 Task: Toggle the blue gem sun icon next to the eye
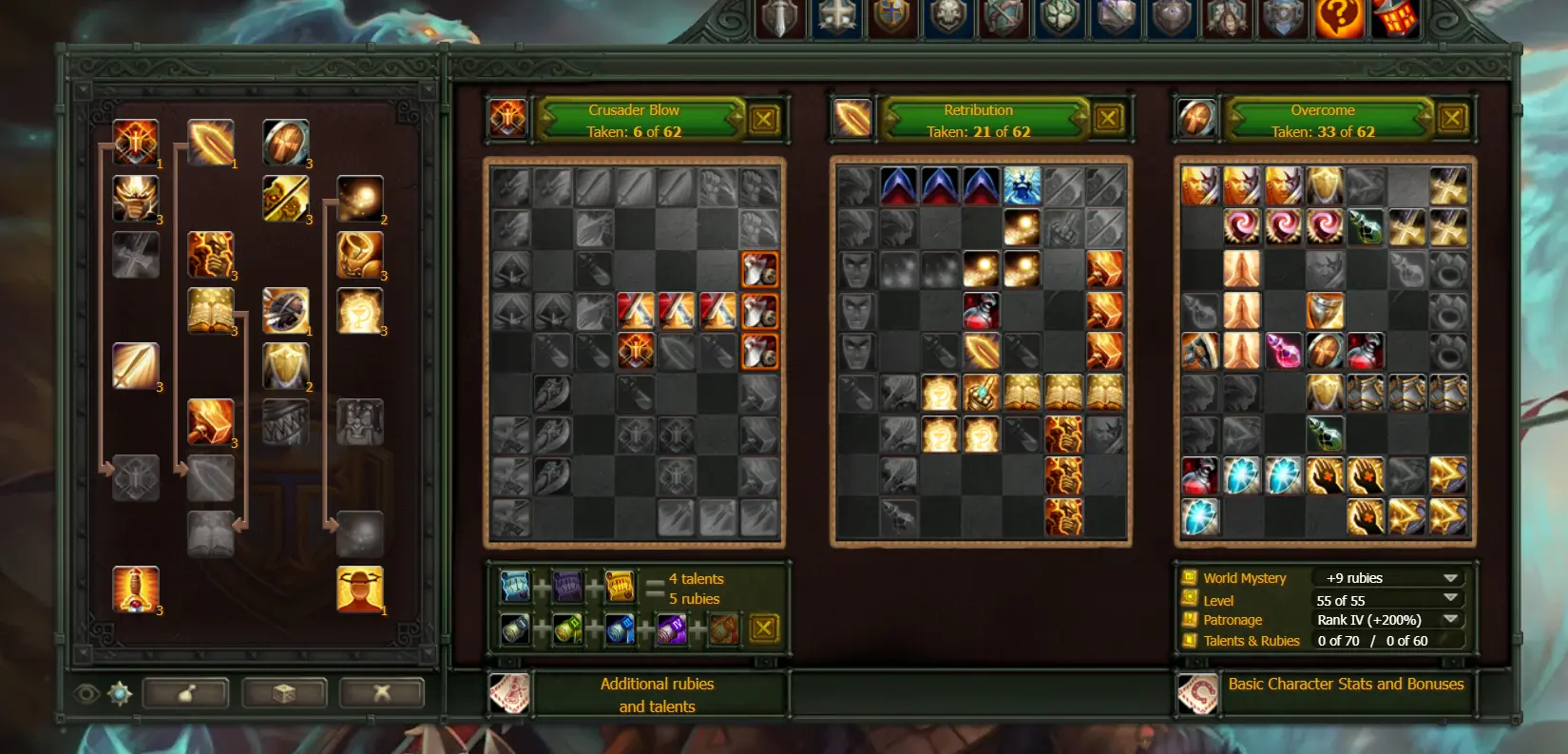click(x=119, y=692)
